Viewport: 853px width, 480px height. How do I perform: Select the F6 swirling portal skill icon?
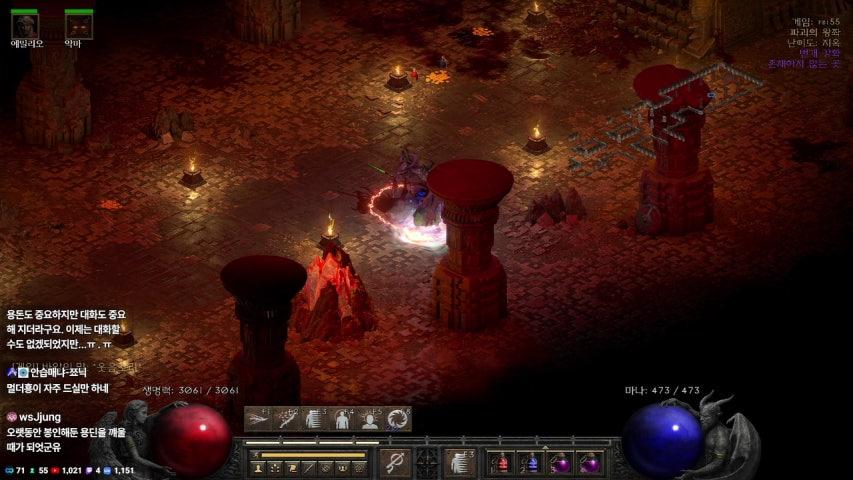[397, 419]
